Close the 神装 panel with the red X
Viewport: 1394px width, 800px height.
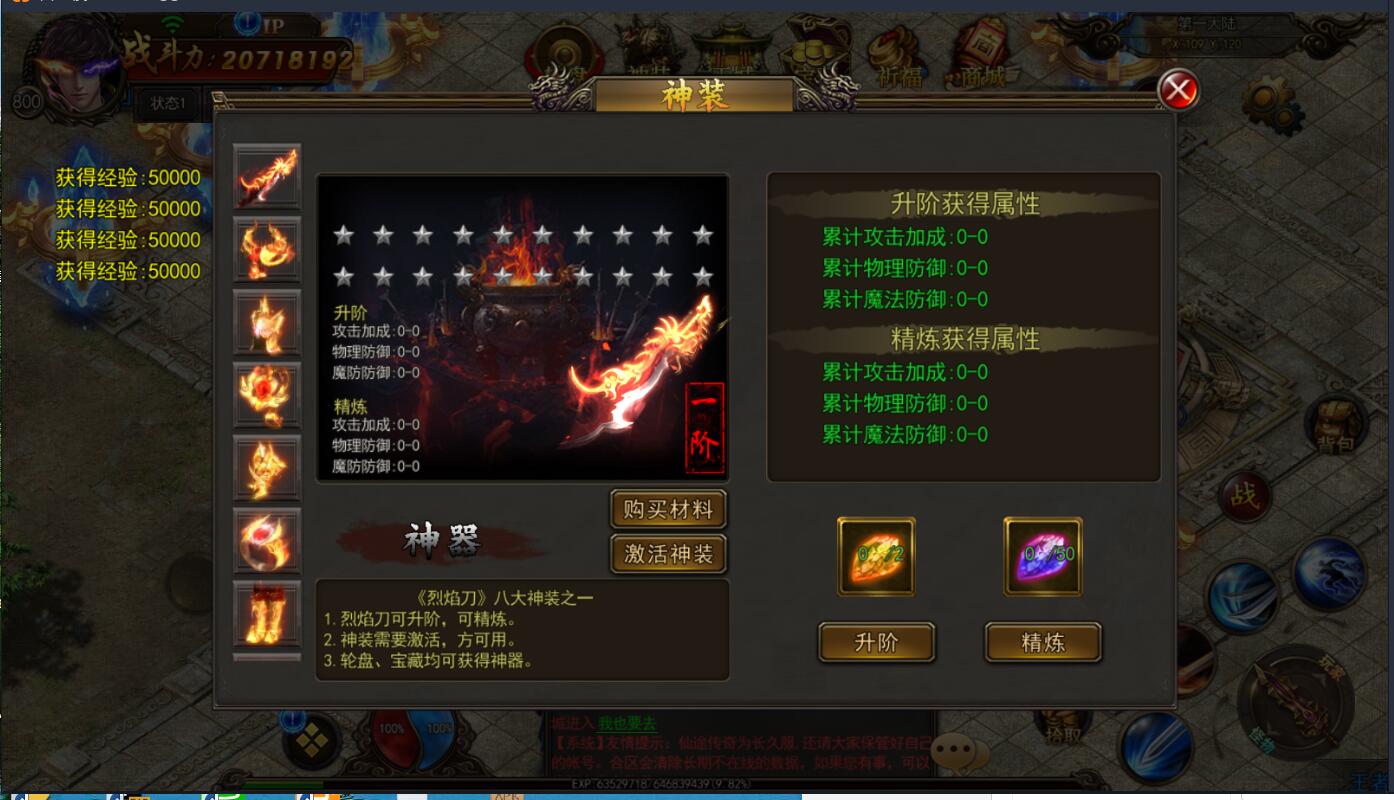(1179, 91)
